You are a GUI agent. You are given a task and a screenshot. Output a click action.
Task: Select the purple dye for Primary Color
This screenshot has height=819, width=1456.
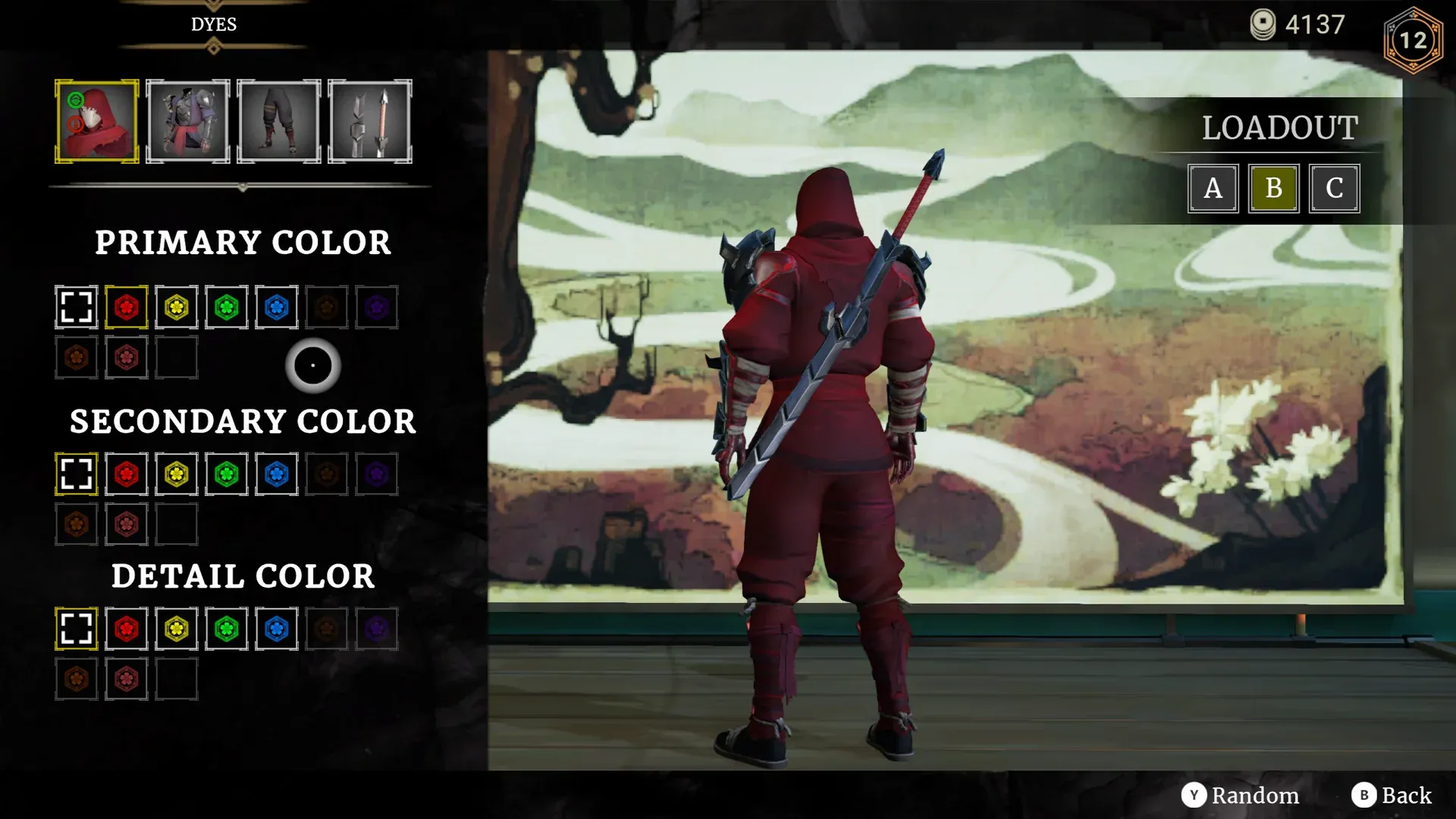pyautogui.click(x=377, y=306)
